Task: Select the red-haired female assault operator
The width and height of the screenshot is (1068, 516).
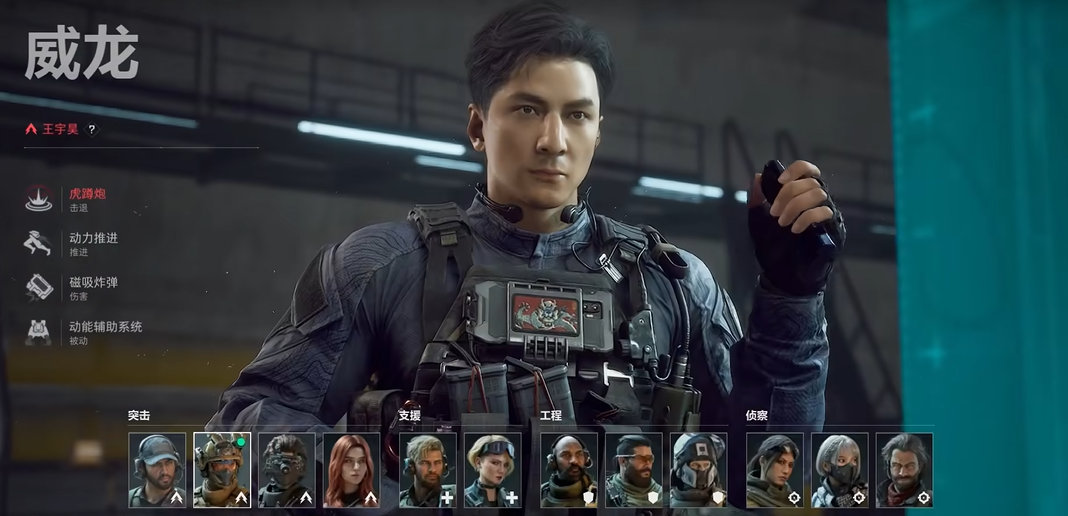Action: 352,469
